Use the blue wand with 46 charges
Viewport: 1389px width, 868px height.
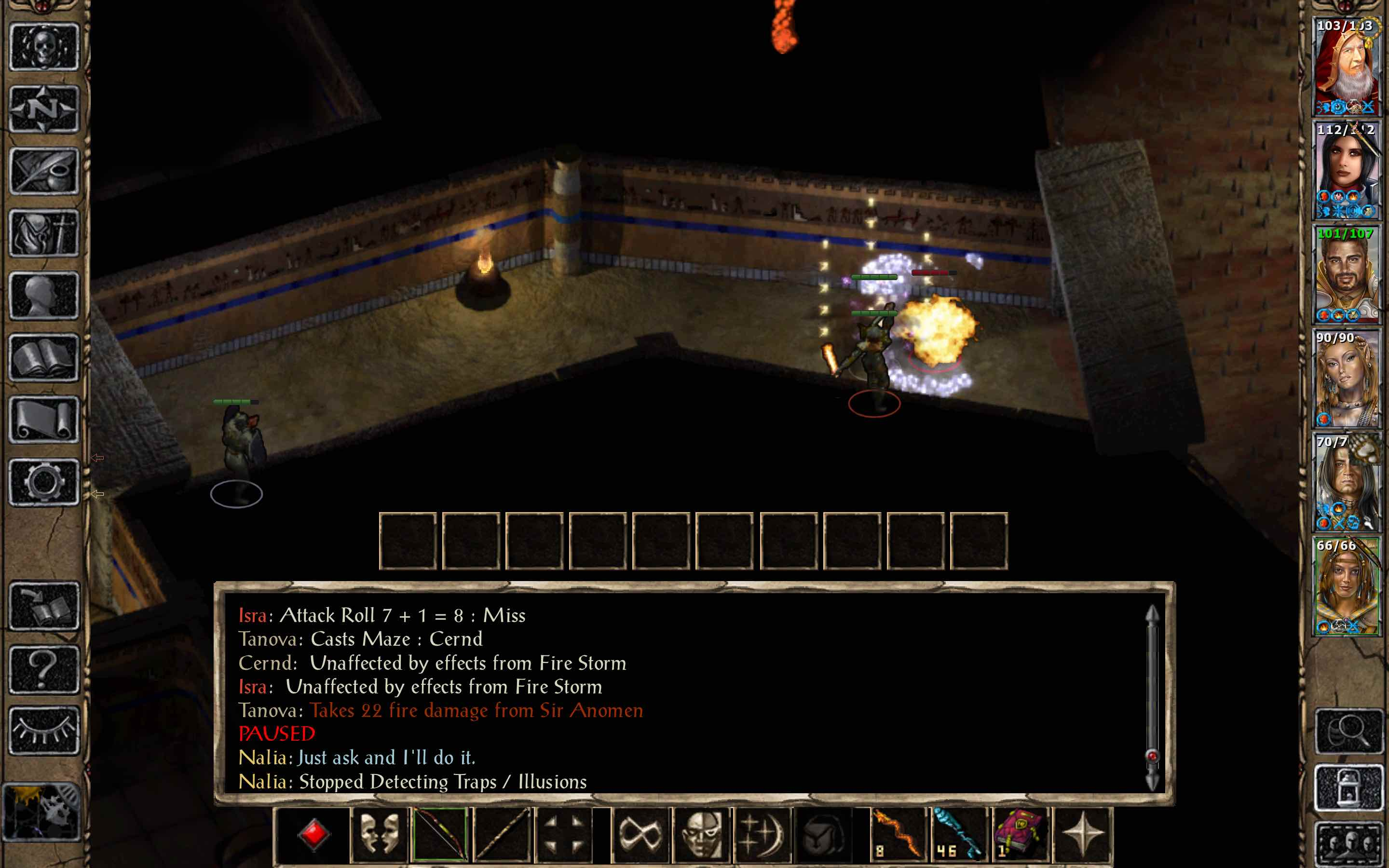point(958,834)
